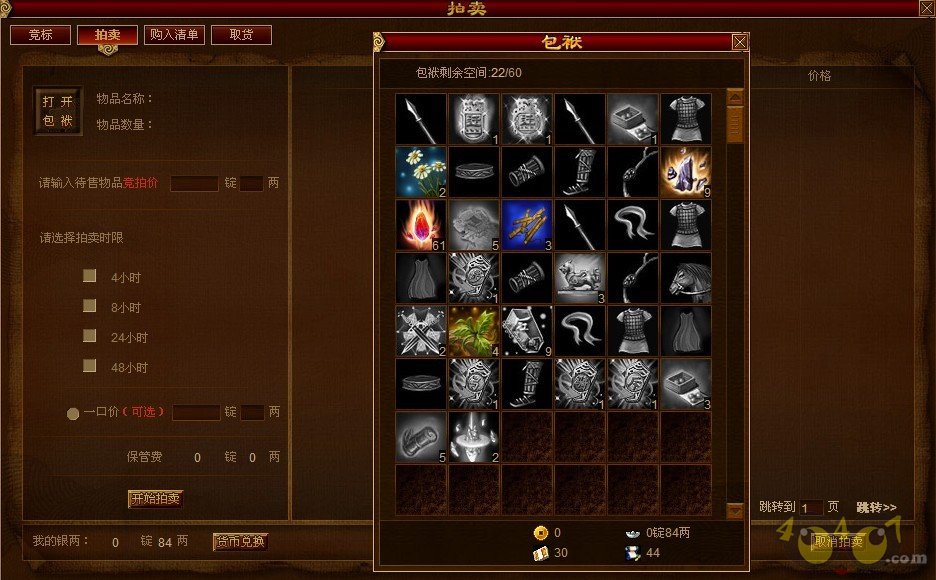Tick the 4小时 auction duration checkbox
Screen dimensions: 936x580
[90, 276]
